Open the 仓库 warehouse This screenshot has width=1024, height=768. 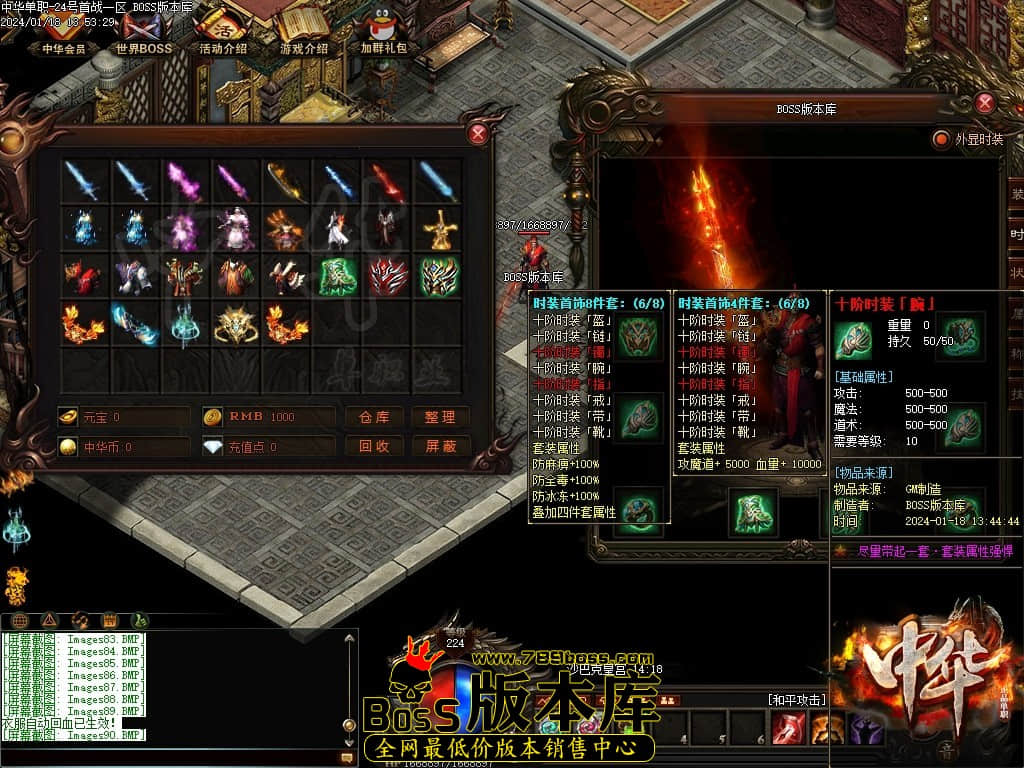point(374,417)
